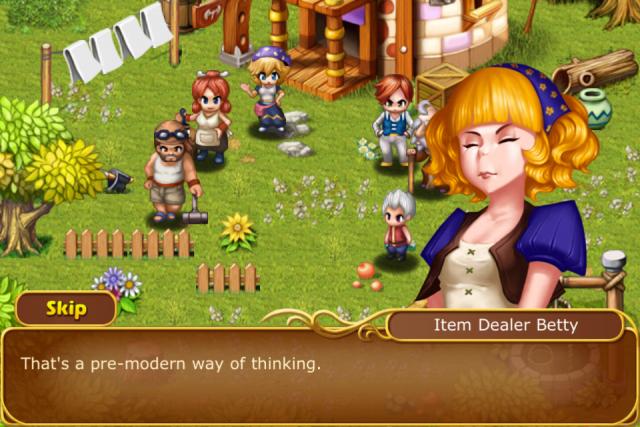The width and height of the screenshot is (640, 427).
Task: Advance Betty's dialogue text box
Action: (318, 377)
